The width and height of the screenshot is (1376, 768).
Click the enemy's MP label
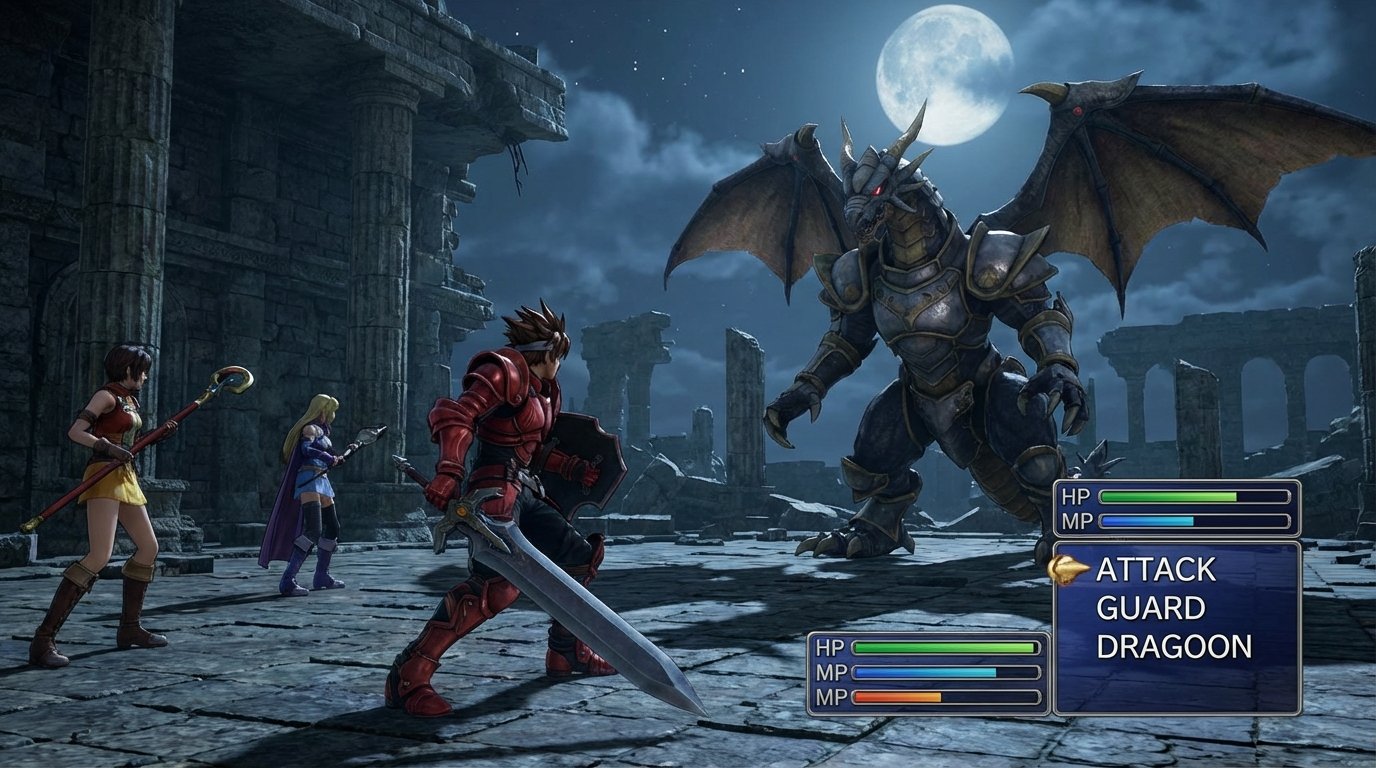(1078, 519)
